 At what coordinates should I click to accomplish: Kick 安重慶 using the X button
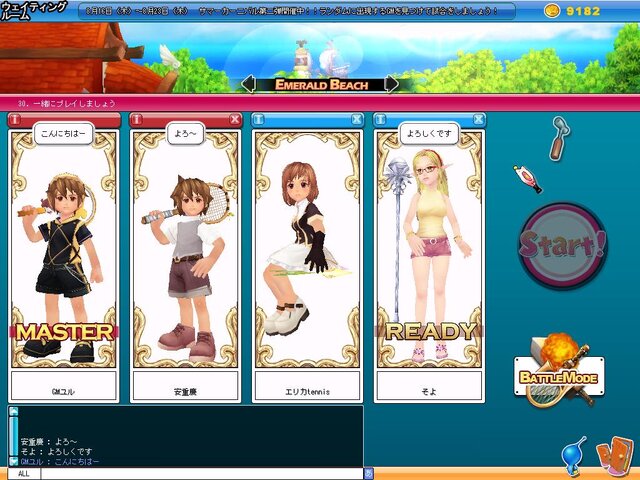tap(235, 119)
